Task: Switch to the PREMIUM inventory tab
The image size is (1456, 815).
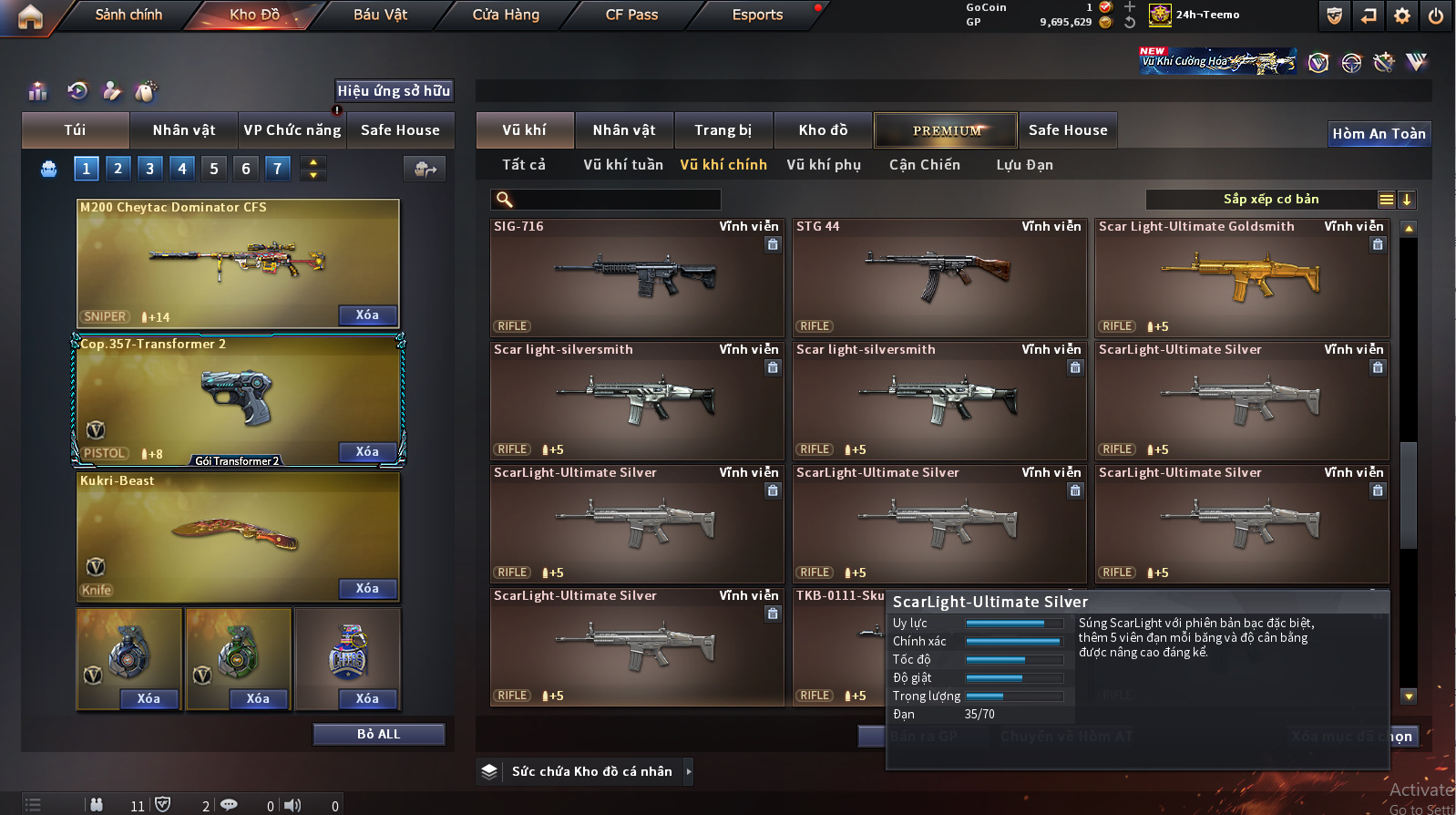Action: (946, 130)
